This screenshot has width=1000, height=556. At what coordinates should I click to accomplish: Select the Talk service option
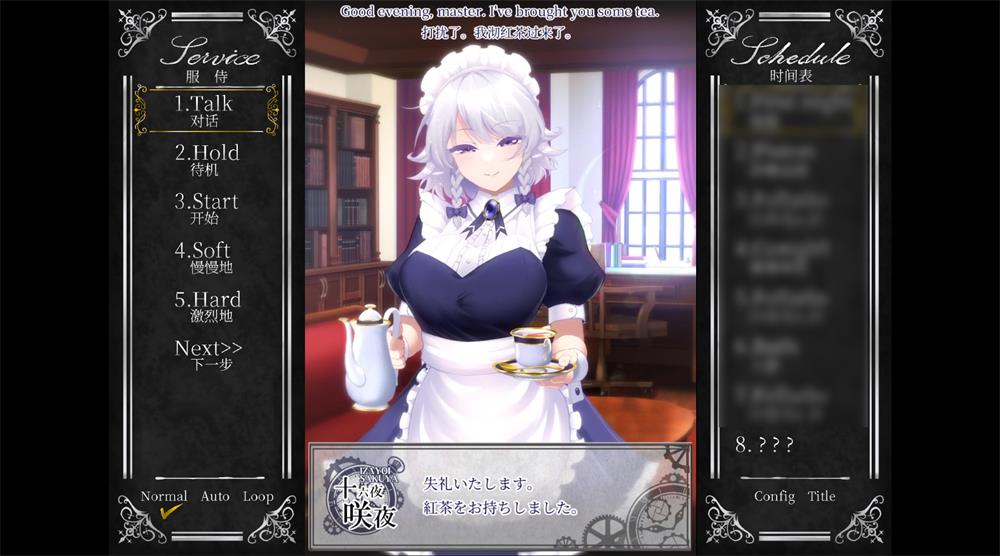coord(205,110)
